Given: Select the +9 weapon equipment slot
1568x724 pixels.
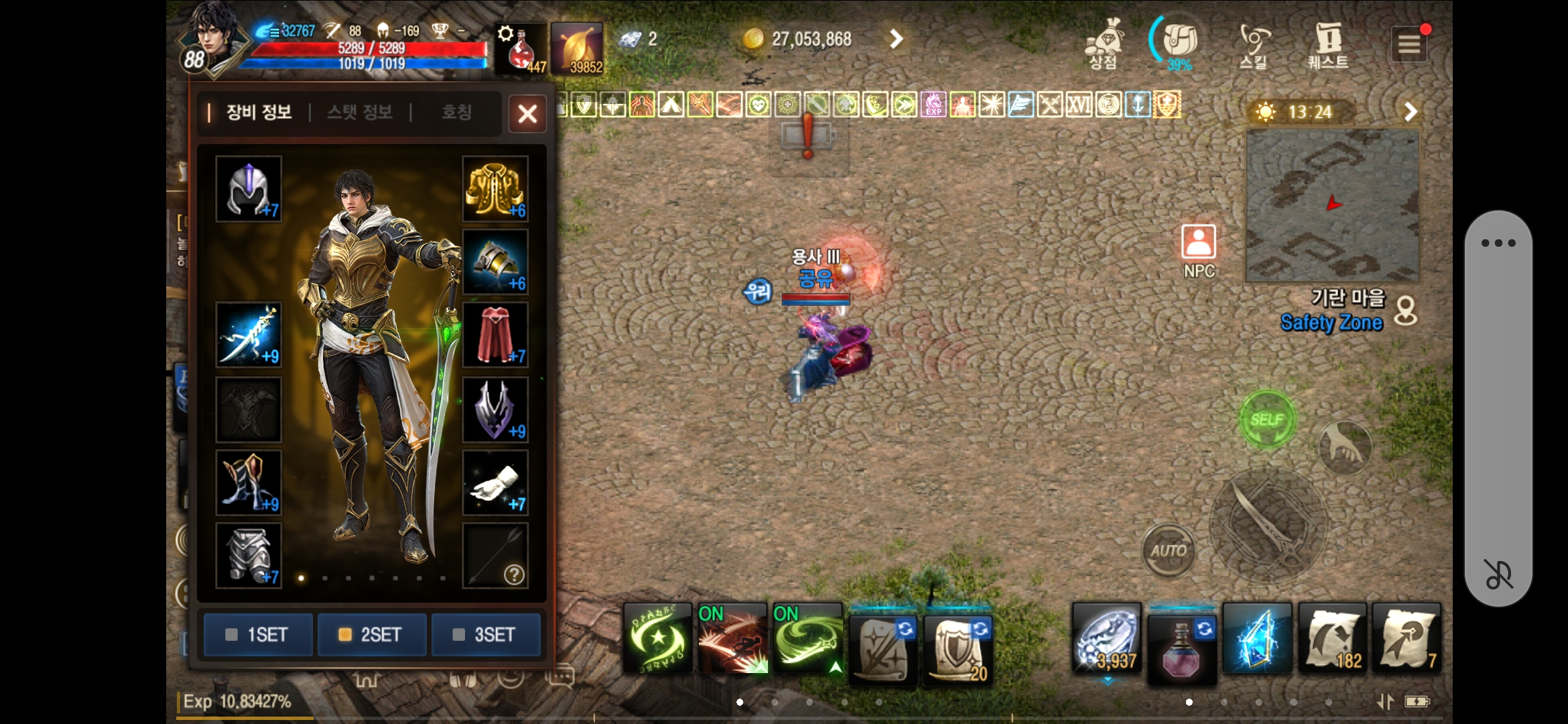Looking at the screenshot, I should click(x=248, y=333).
